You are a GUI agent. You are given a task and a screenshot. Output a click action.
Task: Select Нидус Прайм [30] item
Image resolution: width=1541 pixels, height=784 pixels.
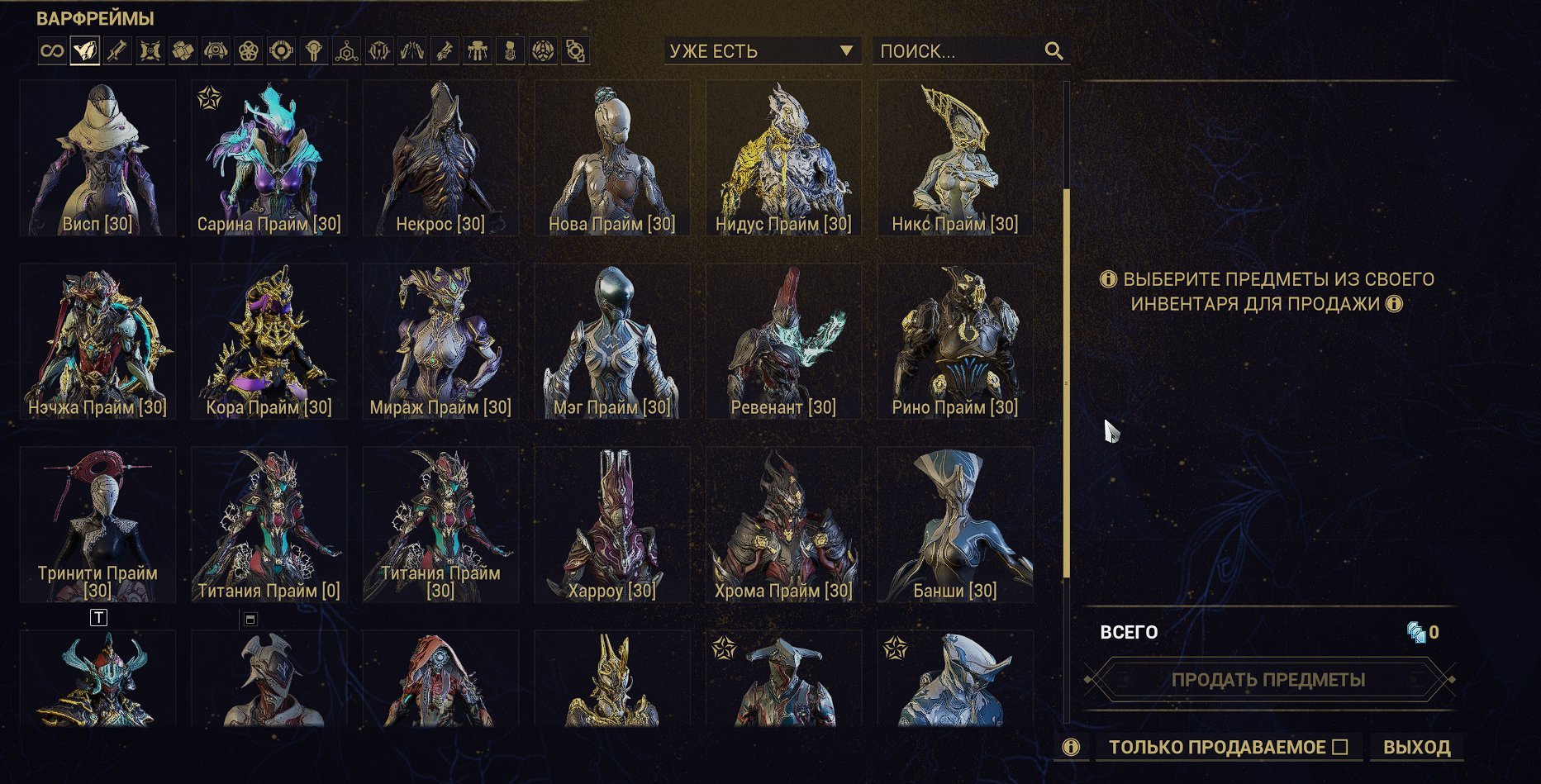click(x=783, y=158)
